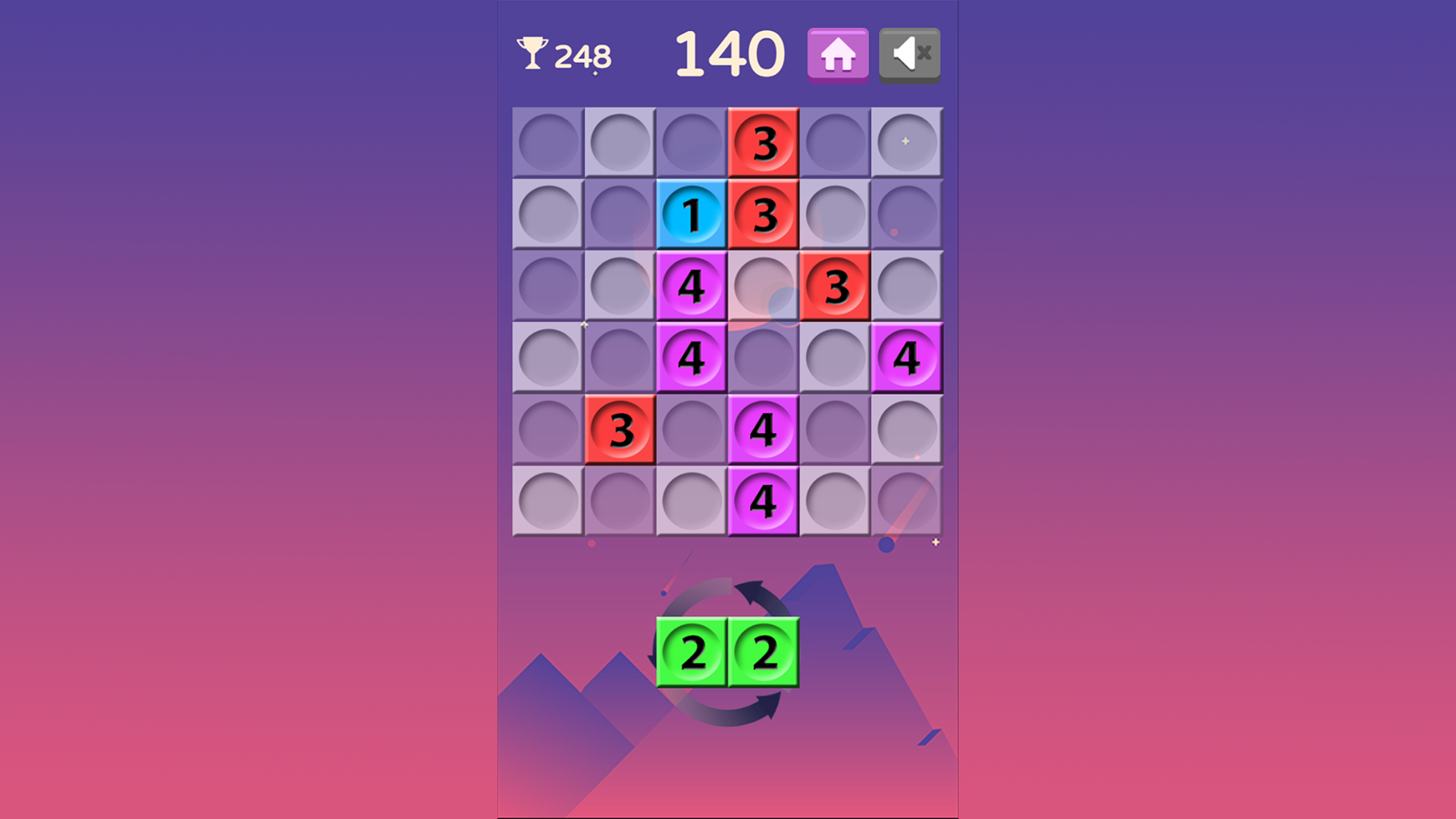Tap the purple 4 tile in the fifth row

(x=764, y=431)
